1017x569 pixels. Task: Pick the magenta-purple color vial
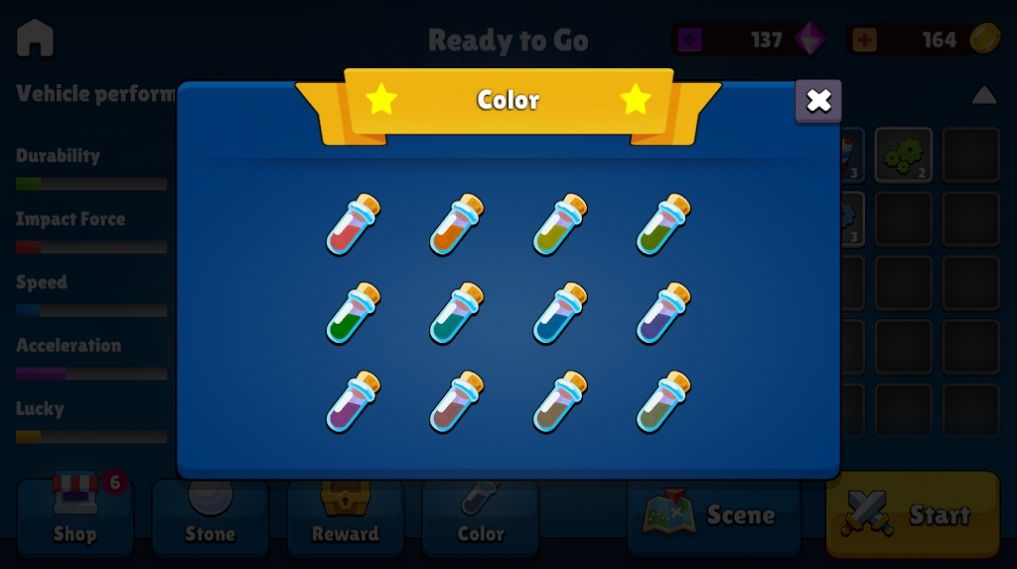[x=353, y=402]
